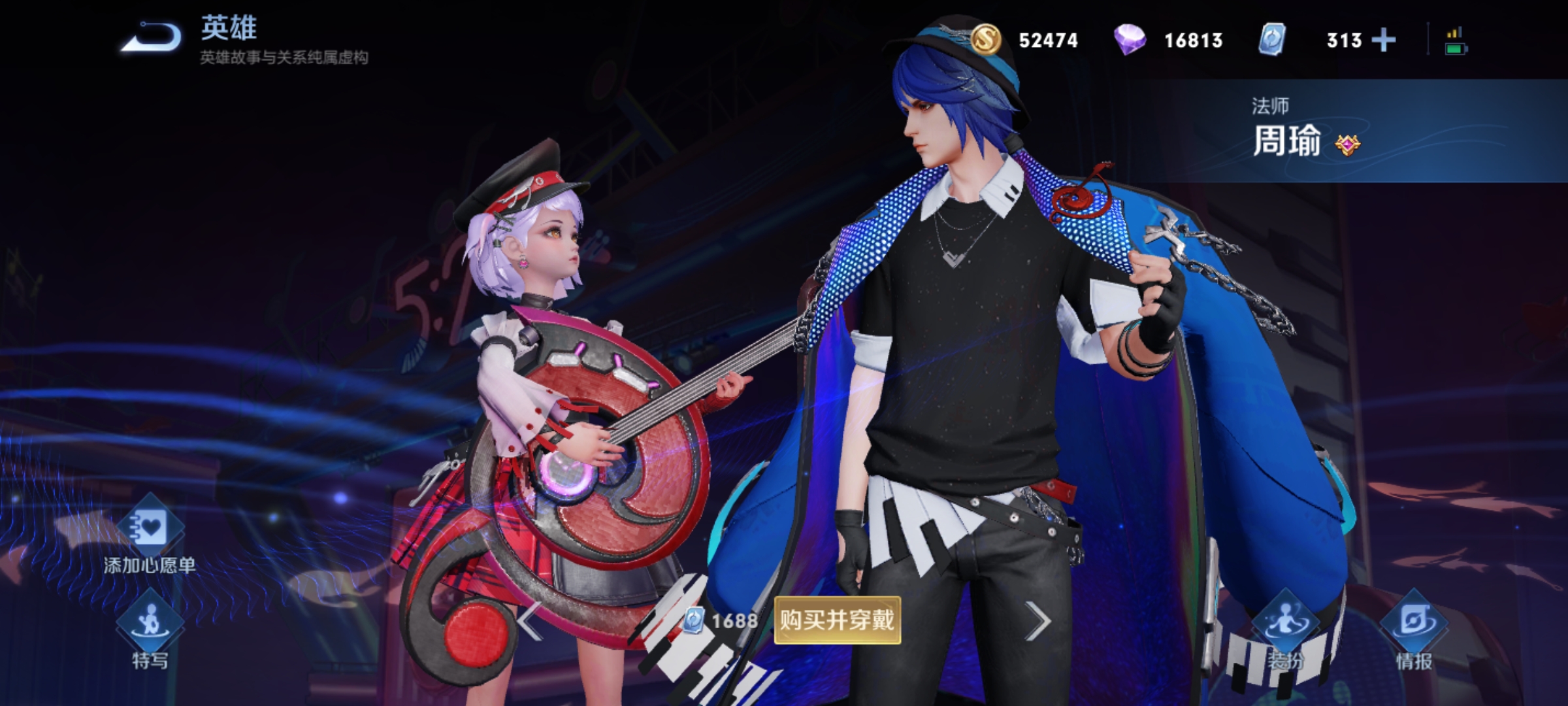
Task: Add hero to wishlist (添加心愿单)
Action: (149, 536)
